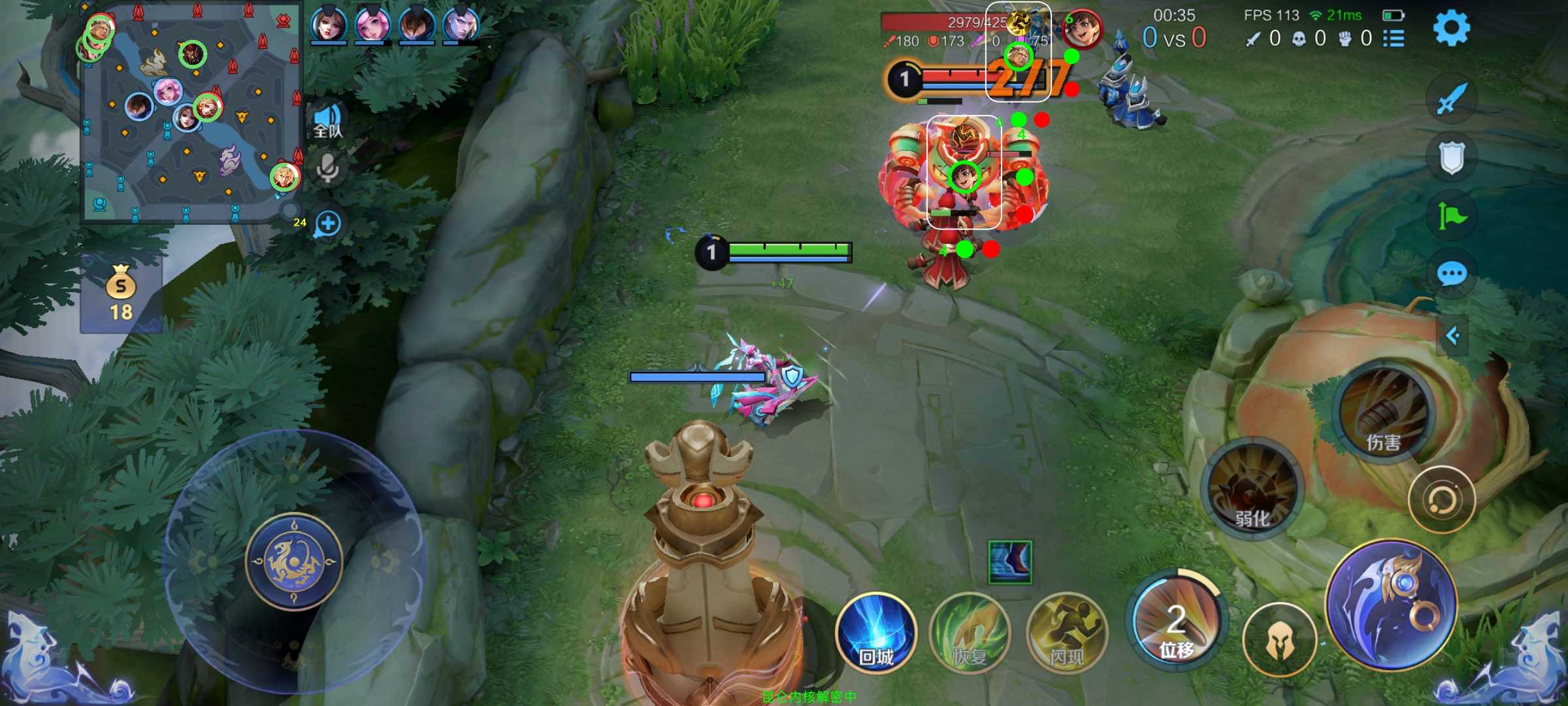This screenshot has width=1568, height=706.
Task: Send the shield defend signal
Action: click(x=1451, y=158)
